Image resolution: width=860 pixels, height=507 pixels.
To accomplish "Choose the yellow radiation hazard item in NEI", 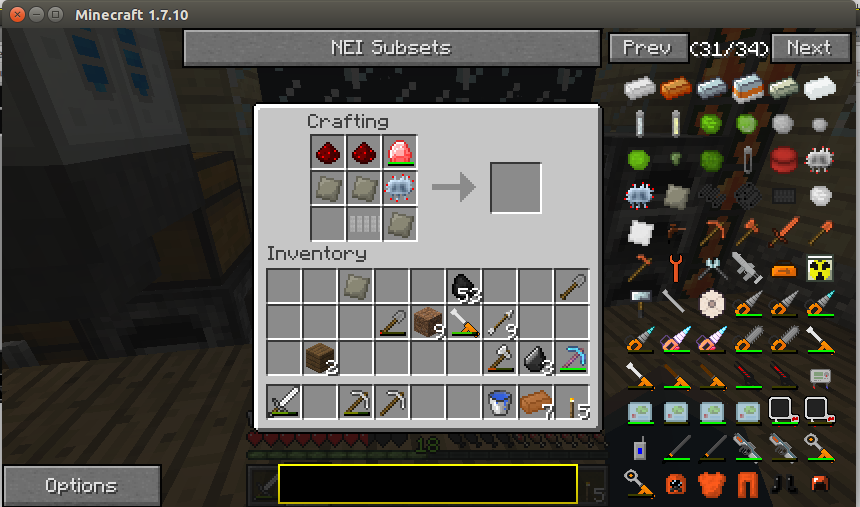I will point(820,267).
